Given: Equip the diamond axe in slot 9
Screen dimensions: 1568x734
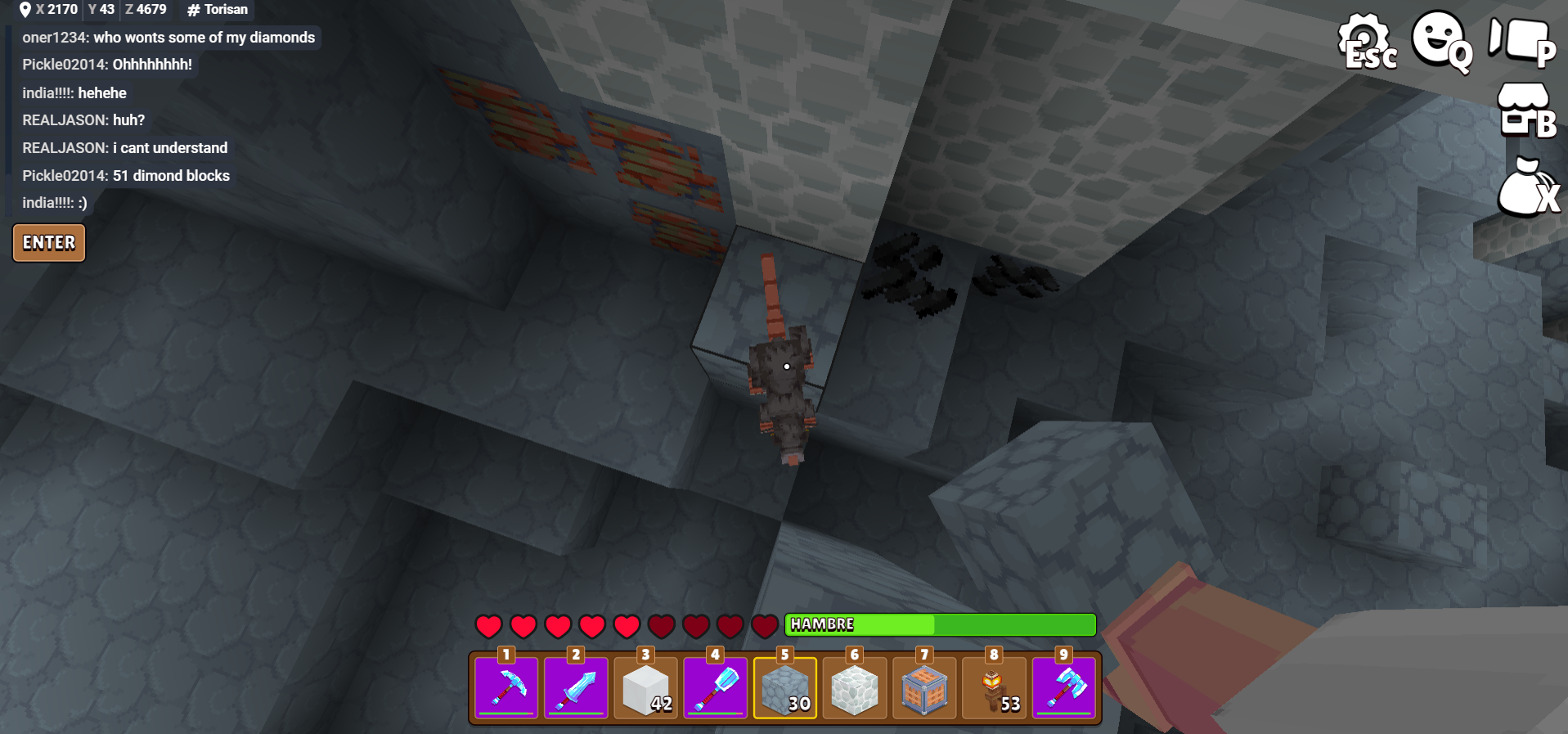Looking at the screenshot, I should (1064, 687).
